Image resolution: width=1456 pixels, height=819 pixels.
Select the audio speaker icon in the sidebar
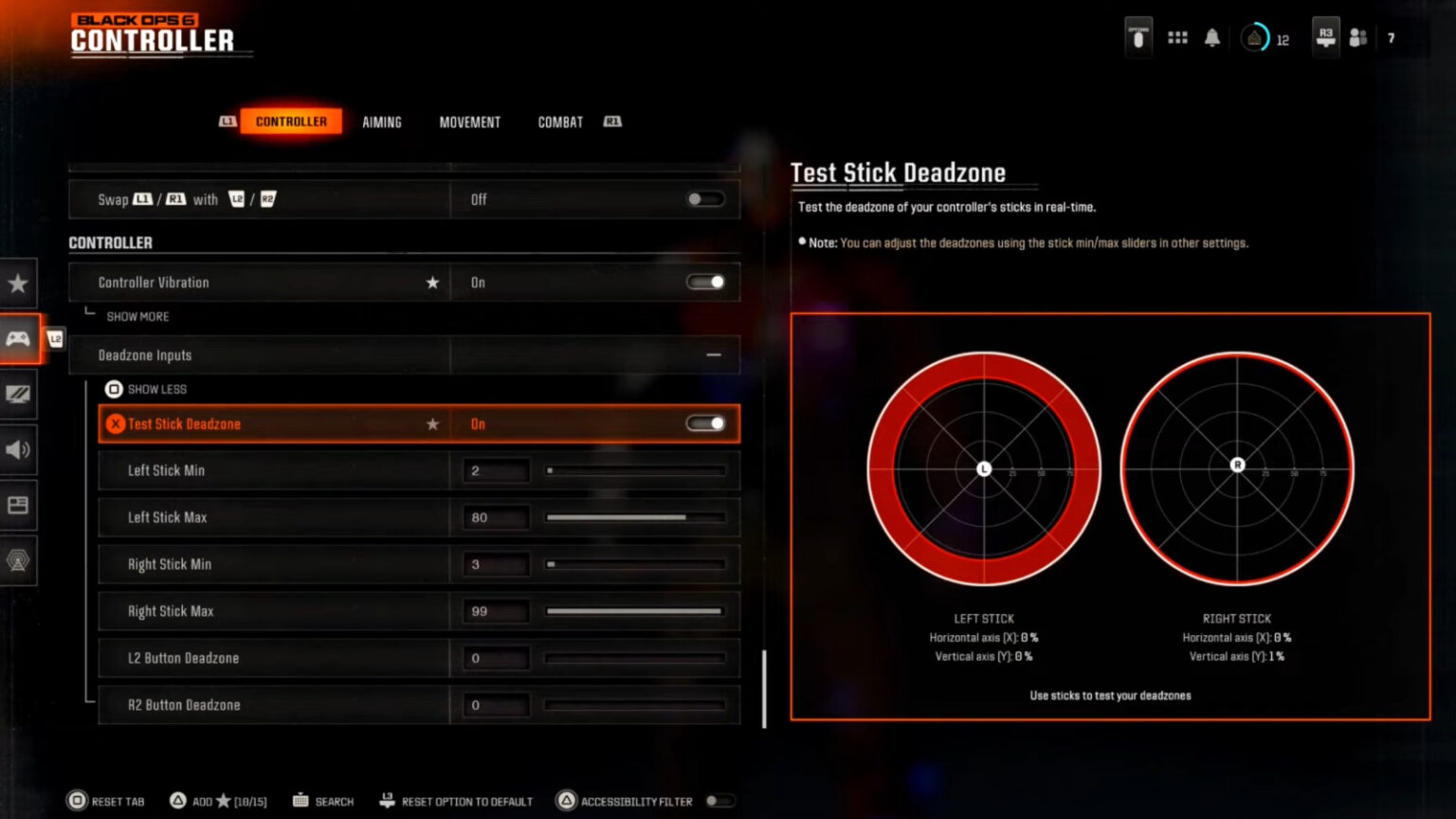coord(19,450)
